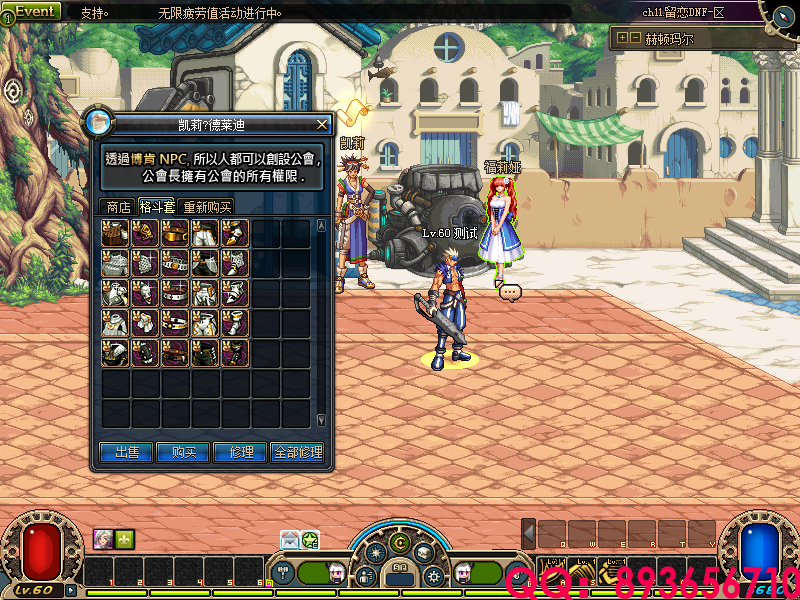Activate the 全部修理 repair-all button
Image resolution: width=800 pixels, height=600 pixels.
pyautogui.click(x=297, y=453)
